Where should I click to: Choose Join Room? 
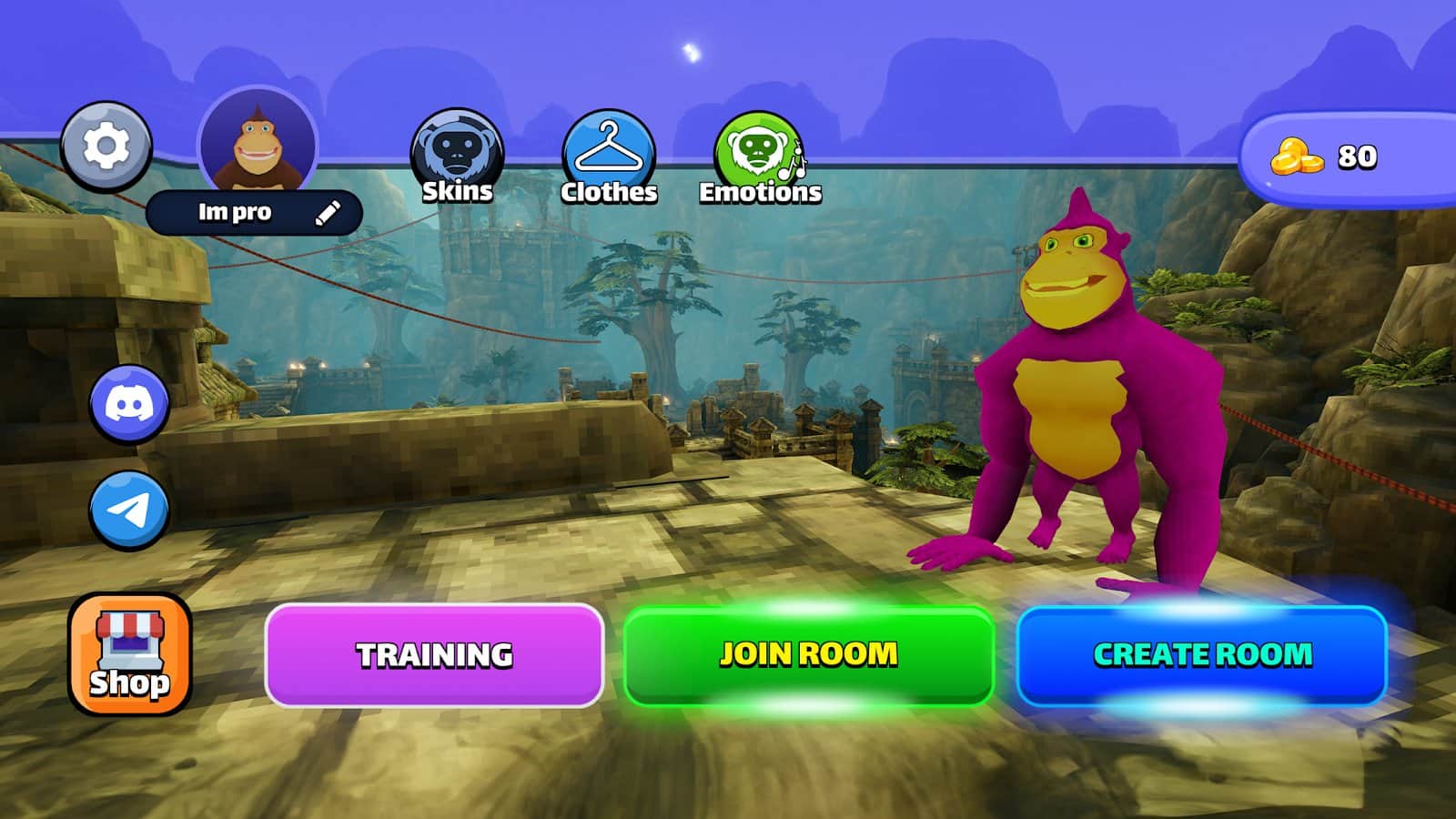[x=808, y=654]
